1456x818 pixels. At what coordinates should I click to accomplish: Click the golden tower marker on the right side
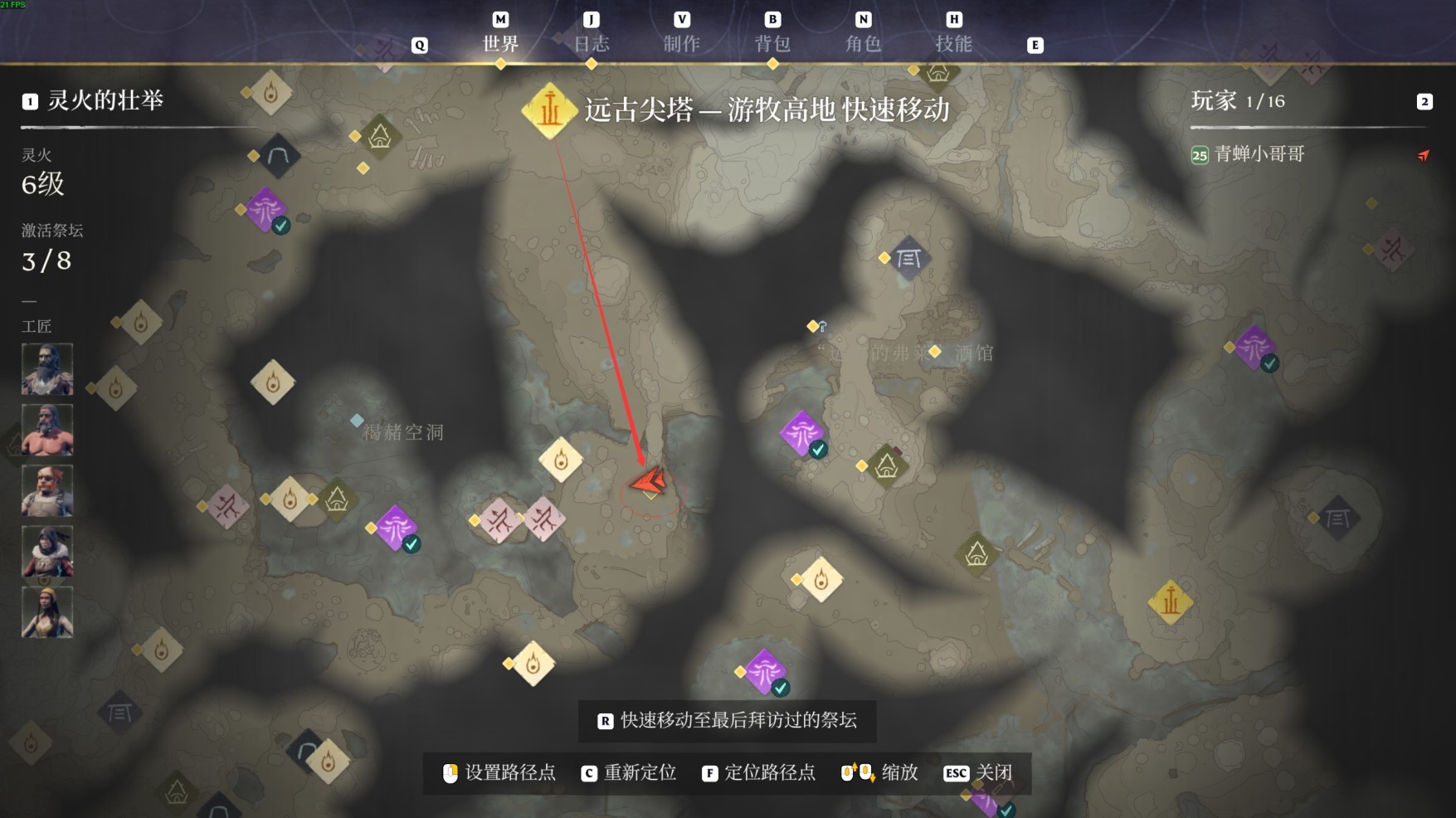coord(1170,601)
